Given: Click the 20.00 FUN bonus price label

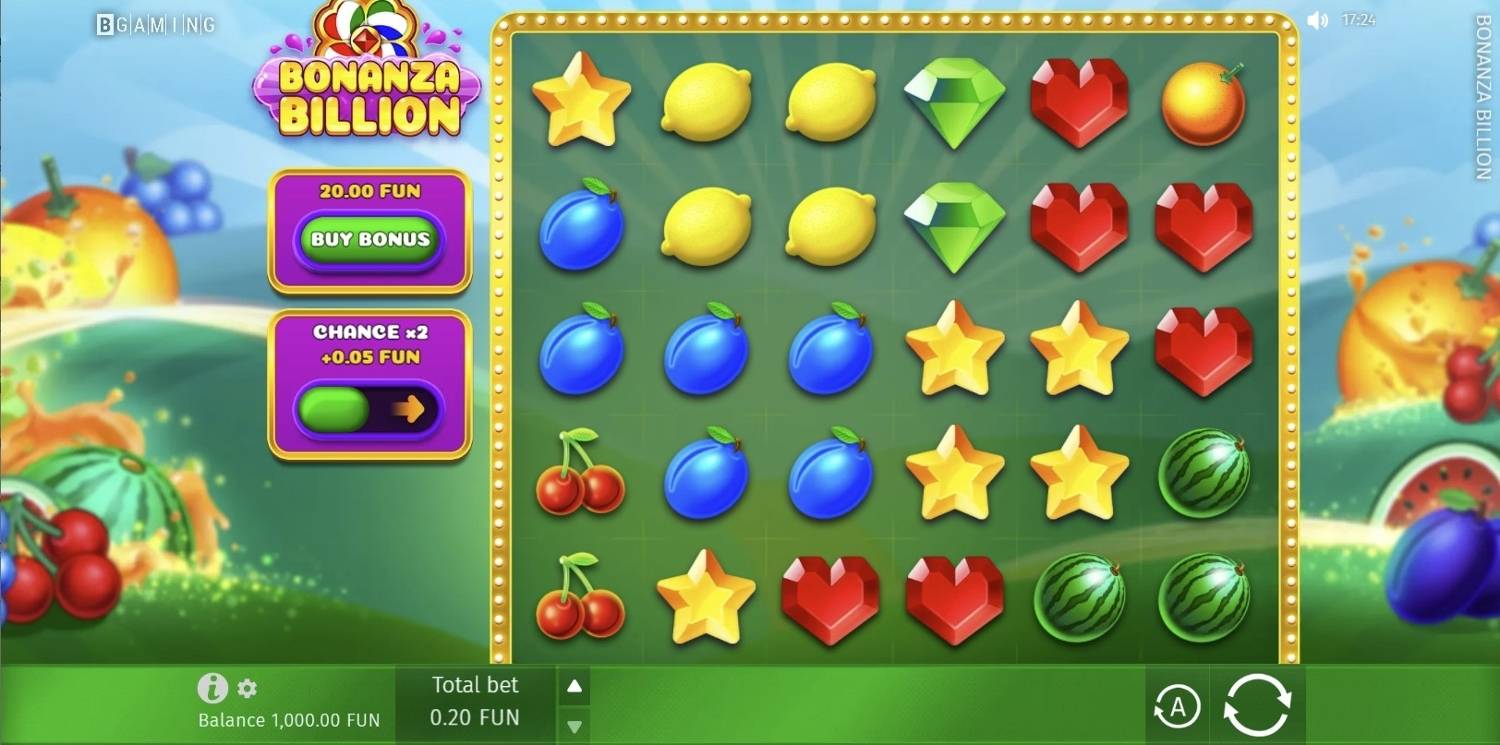Looking at the screenshot, I should pos(369,192).
